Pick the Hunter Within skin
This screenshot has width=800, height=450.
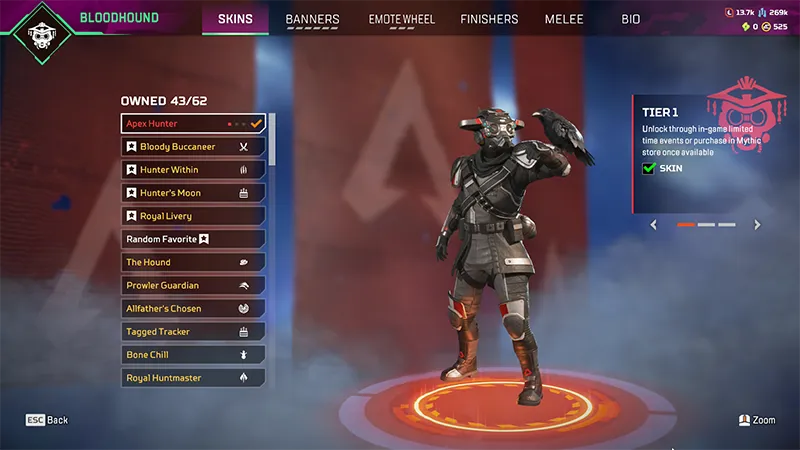coord(193,170)
